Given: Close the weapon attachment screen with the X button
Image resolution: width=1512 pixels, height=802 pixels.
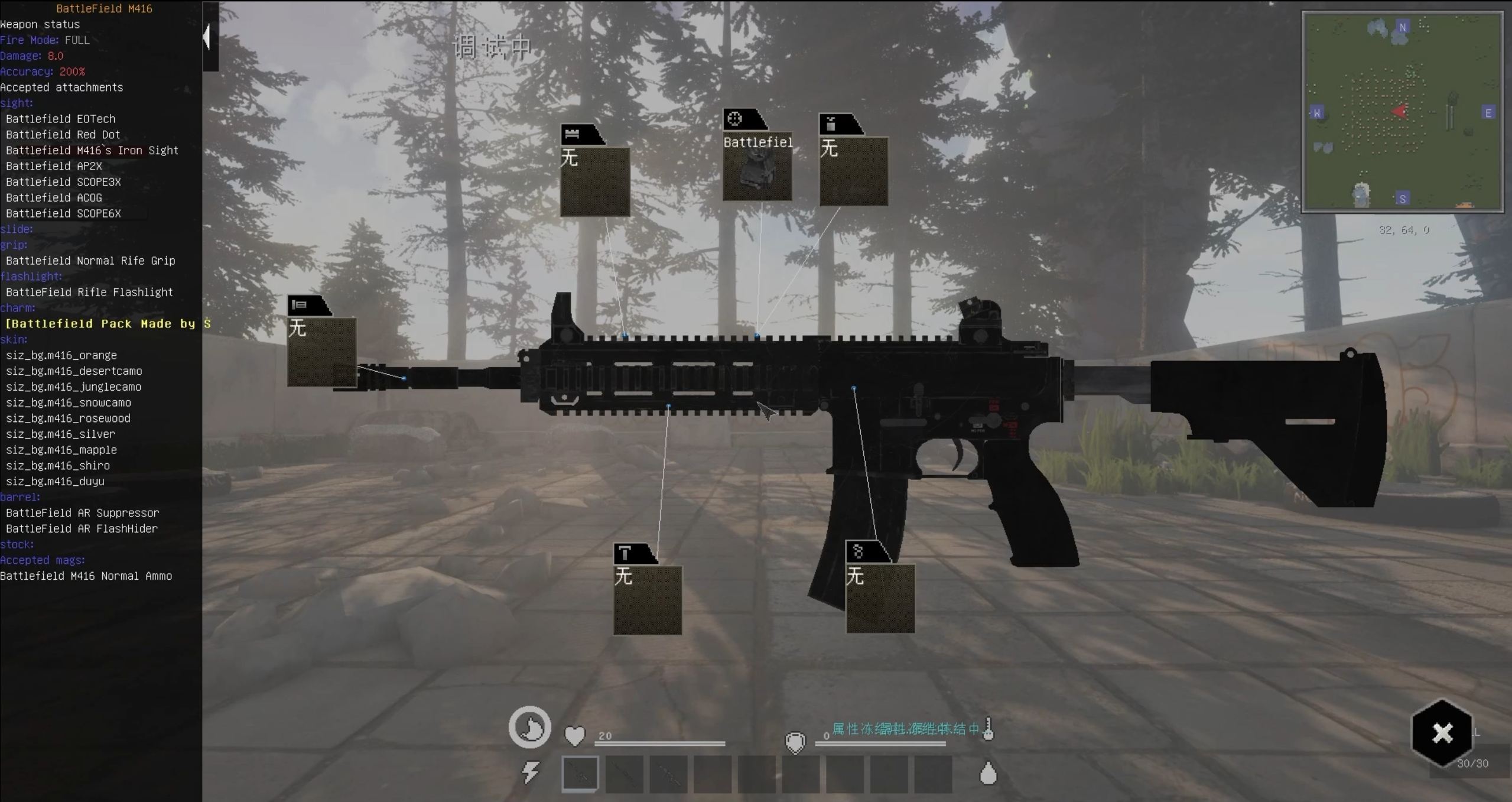Looking at the screenshot, I should [x=1442, y=733].
